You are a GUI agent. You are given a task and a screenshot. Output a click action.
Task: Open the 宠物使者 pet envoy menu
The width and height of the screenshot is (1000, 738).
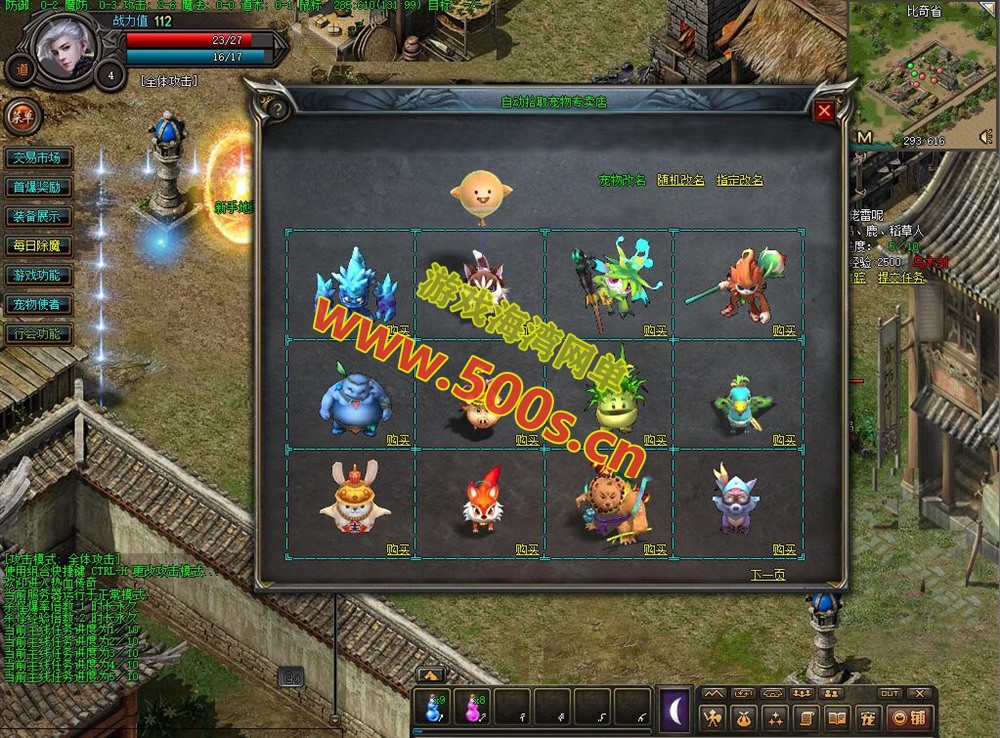tap(37, 304)
